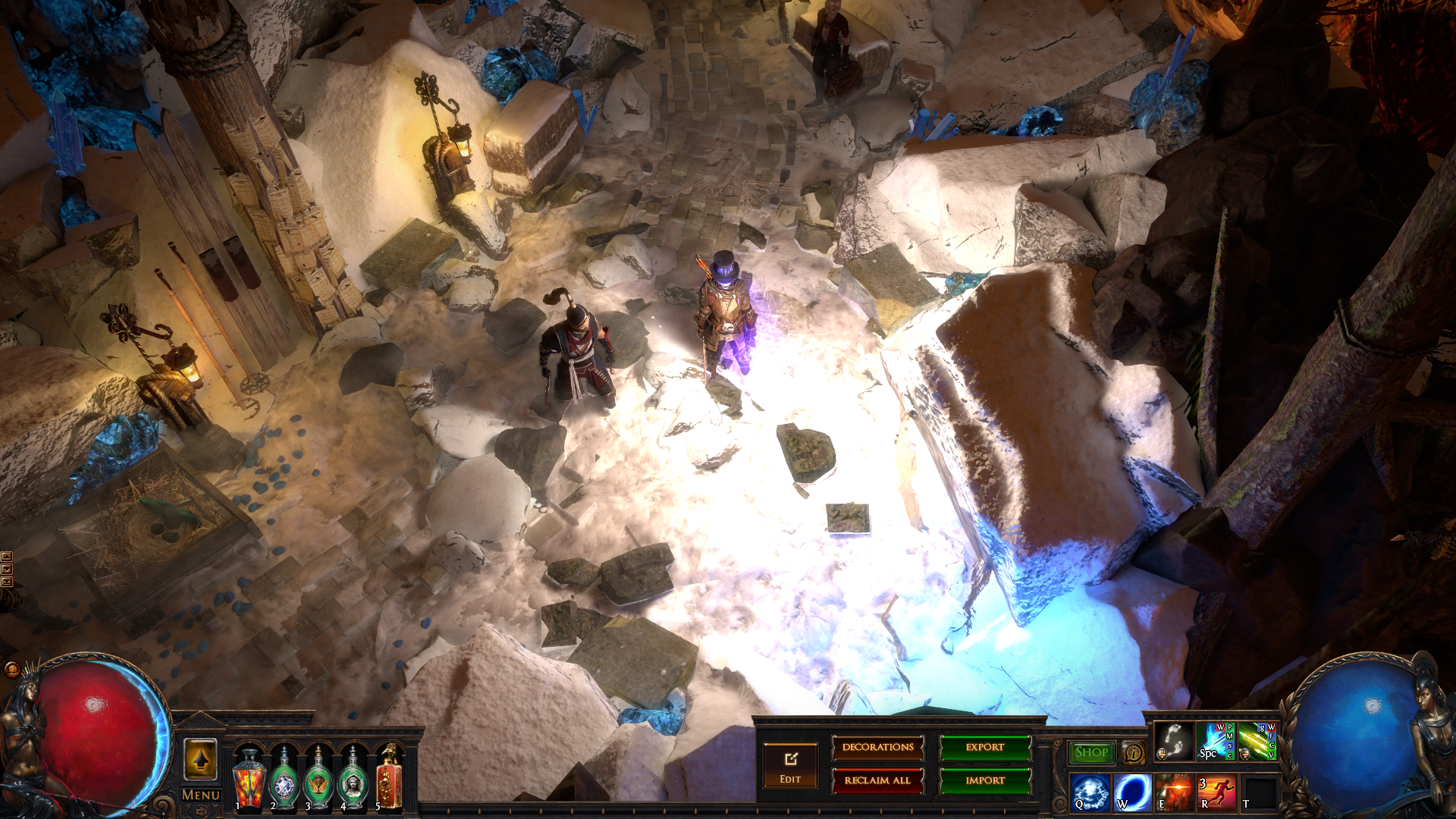Select the blue ice arrow skill on Spc
1456x819 pixels.
point(1215,741)
